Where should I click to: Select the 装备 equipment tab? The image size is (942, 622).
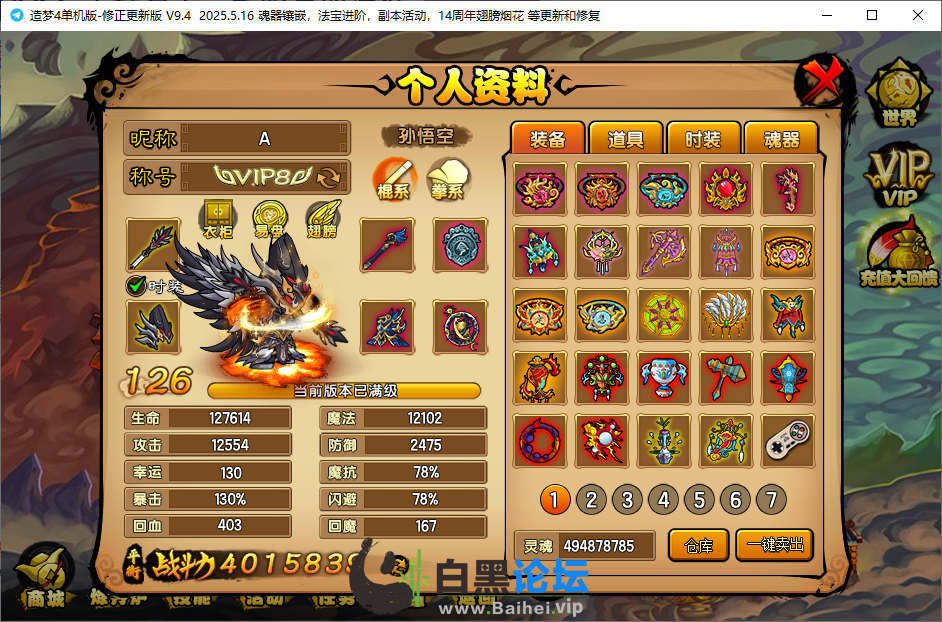(547, 139)
